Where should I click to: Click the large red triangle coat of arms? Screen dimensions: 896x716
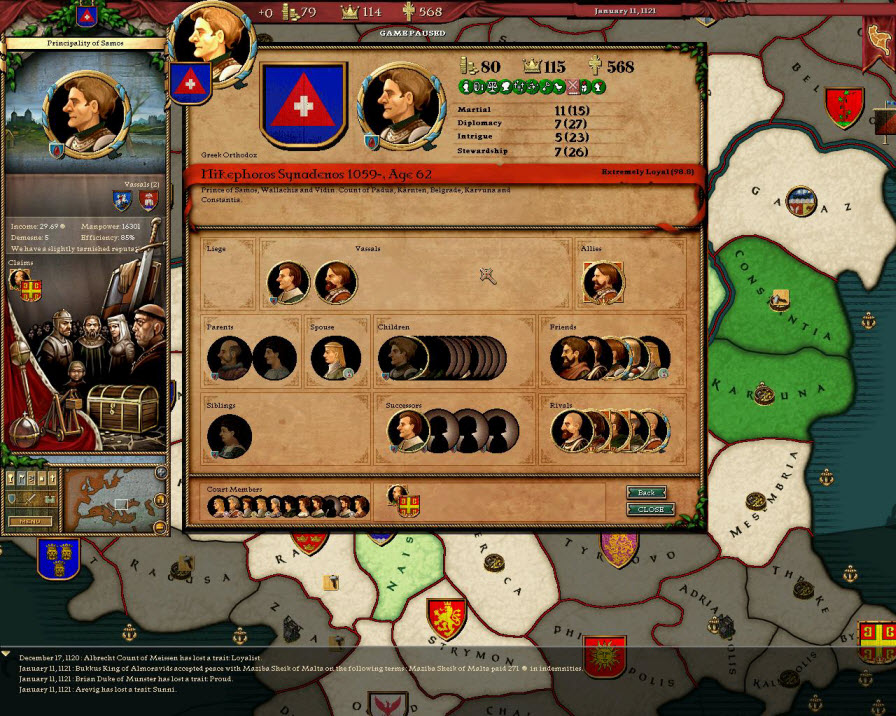303,105
